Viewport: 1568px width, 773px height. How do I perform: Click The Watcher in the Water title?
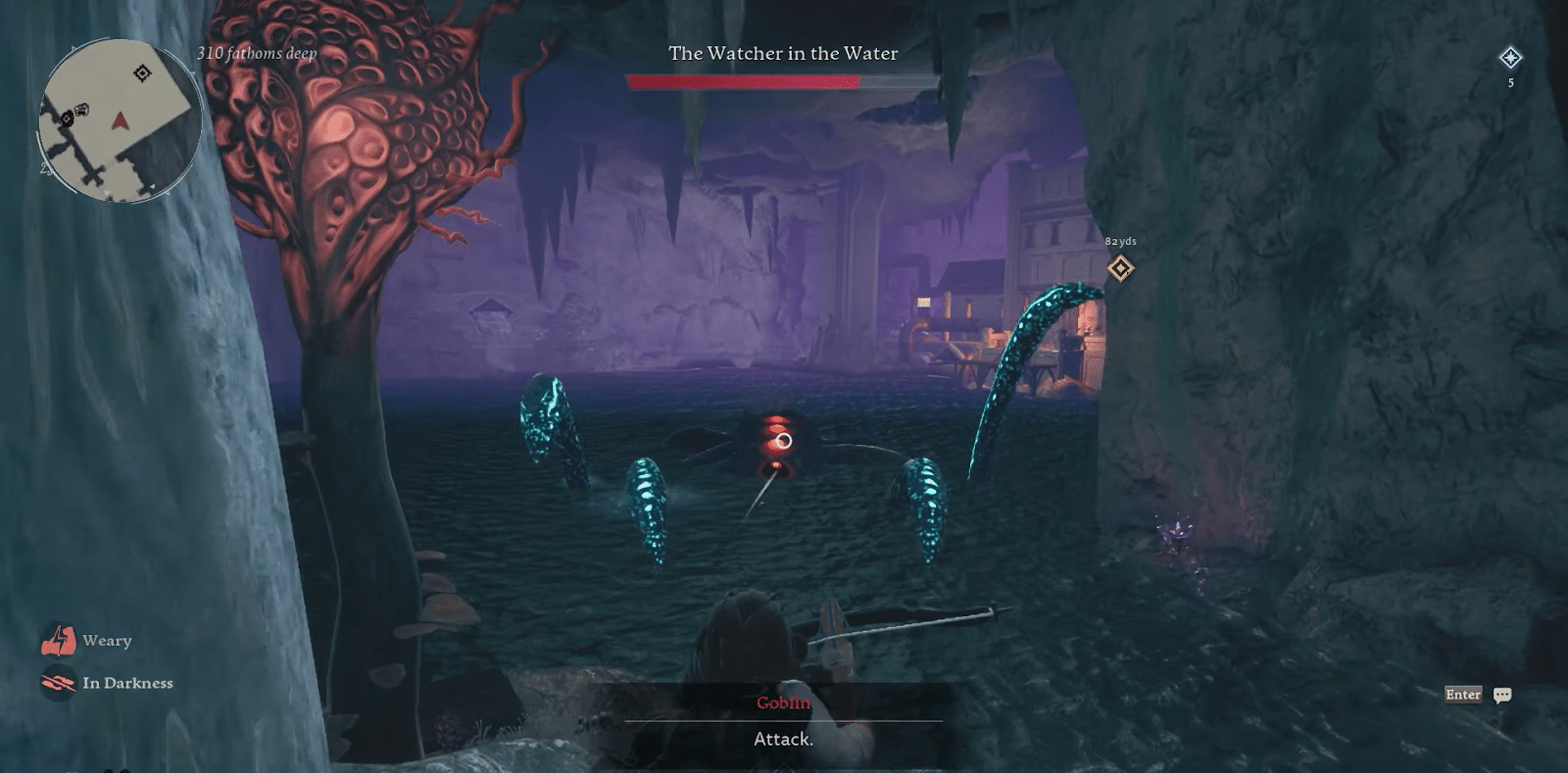click(x=782, y=55)
